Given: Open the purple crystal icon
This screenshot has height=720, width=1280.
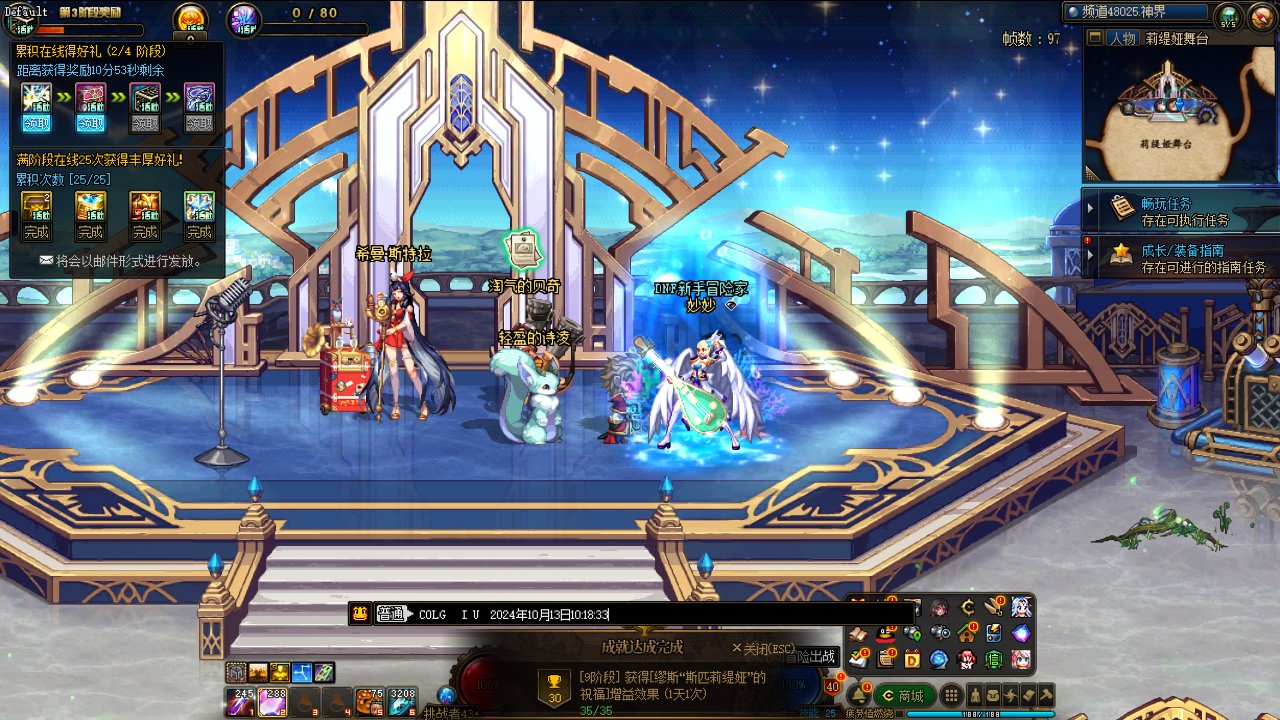Looking at the screenshot, I should coord(1020,633).
